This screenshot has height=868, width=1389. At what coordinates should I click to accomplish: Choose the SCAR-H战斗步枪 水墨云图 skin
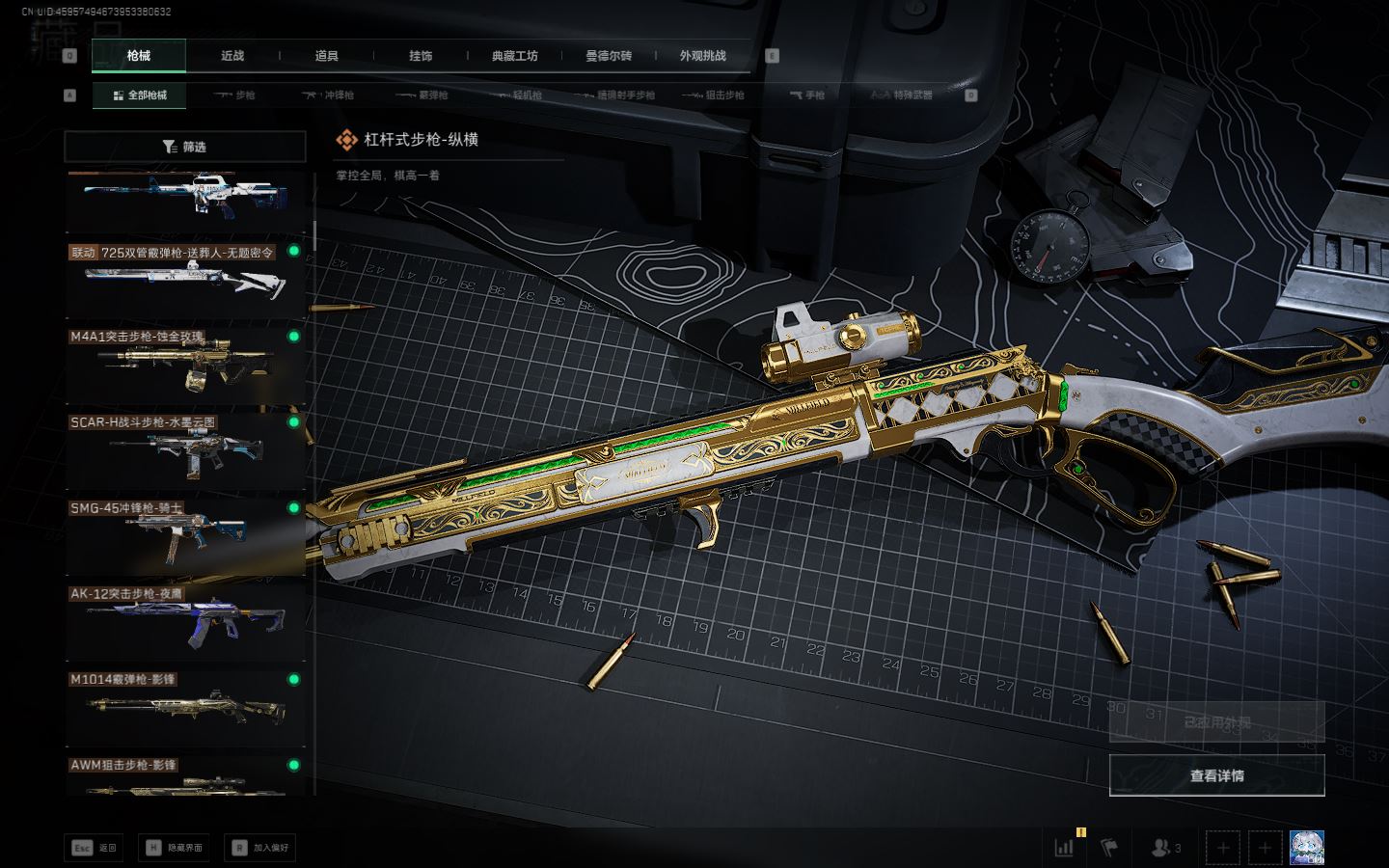(x=184, y=449)
